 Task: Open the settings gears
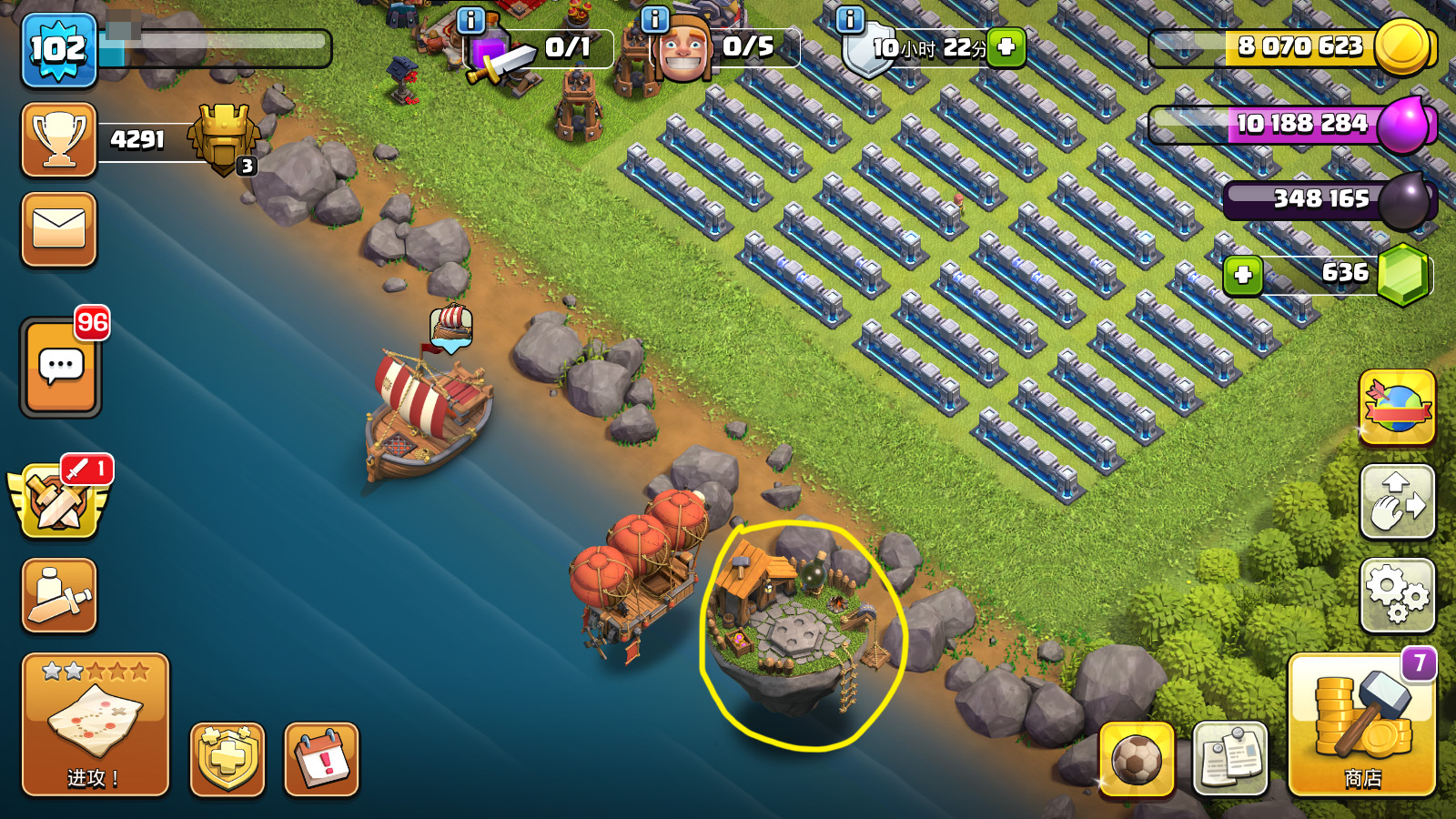click(x=1397, y=595)
